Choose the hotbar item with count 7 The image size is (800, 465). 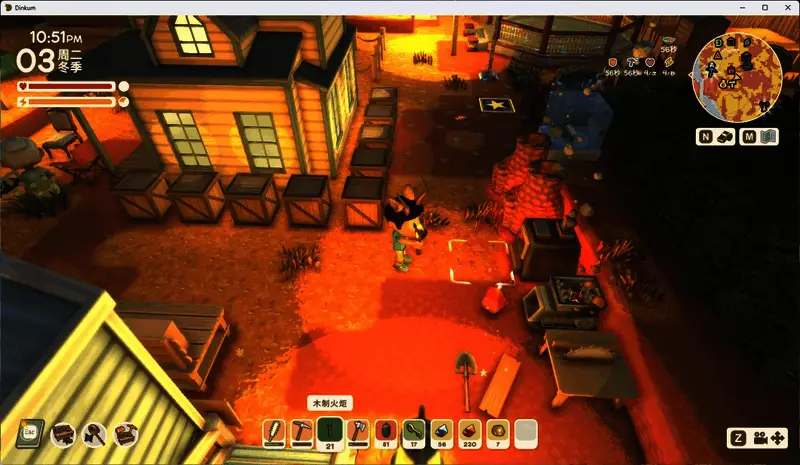tap(497, 433)
